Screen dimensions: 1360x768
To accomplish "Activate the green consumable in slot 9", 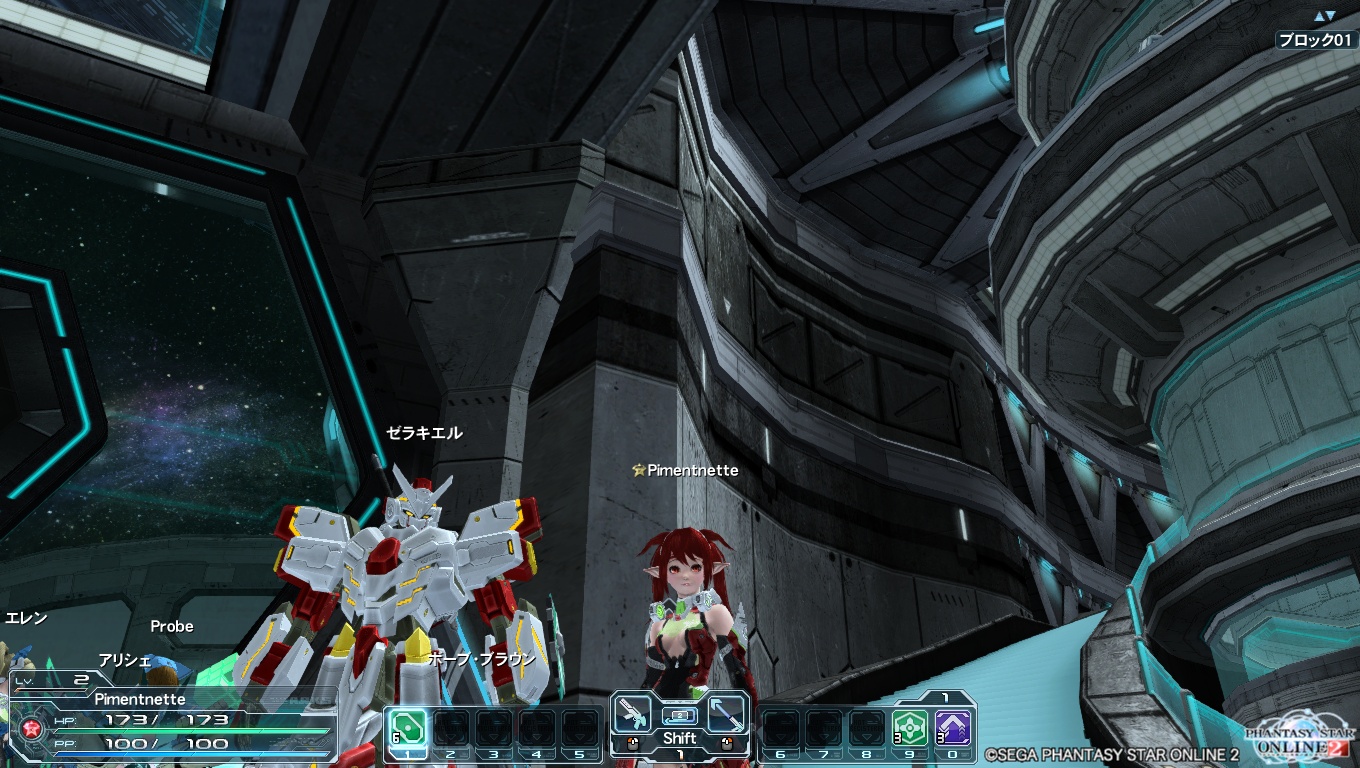I will (x=910, y=727).
